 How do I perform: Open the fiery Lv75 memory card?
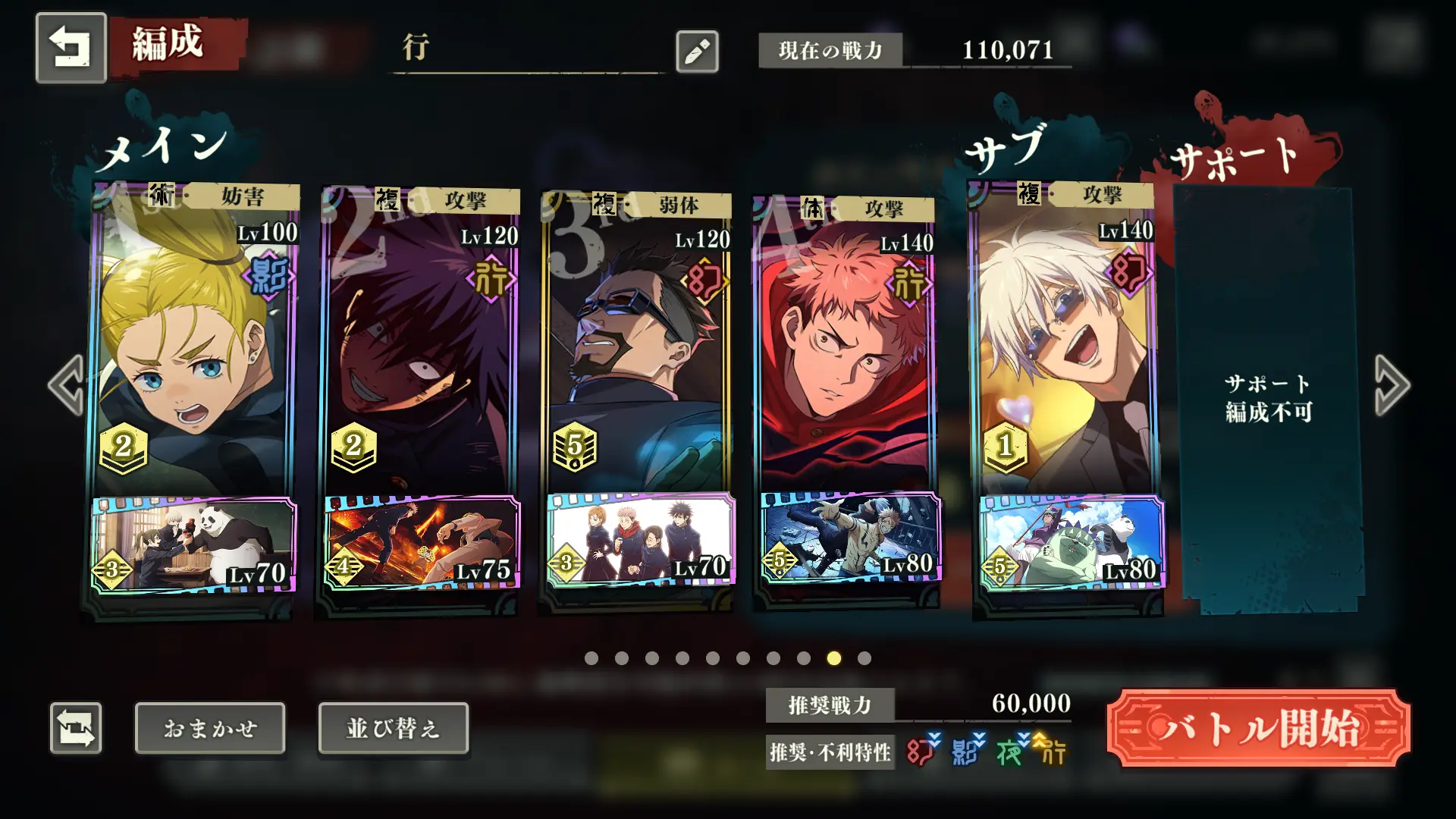[x=422, y=541]
